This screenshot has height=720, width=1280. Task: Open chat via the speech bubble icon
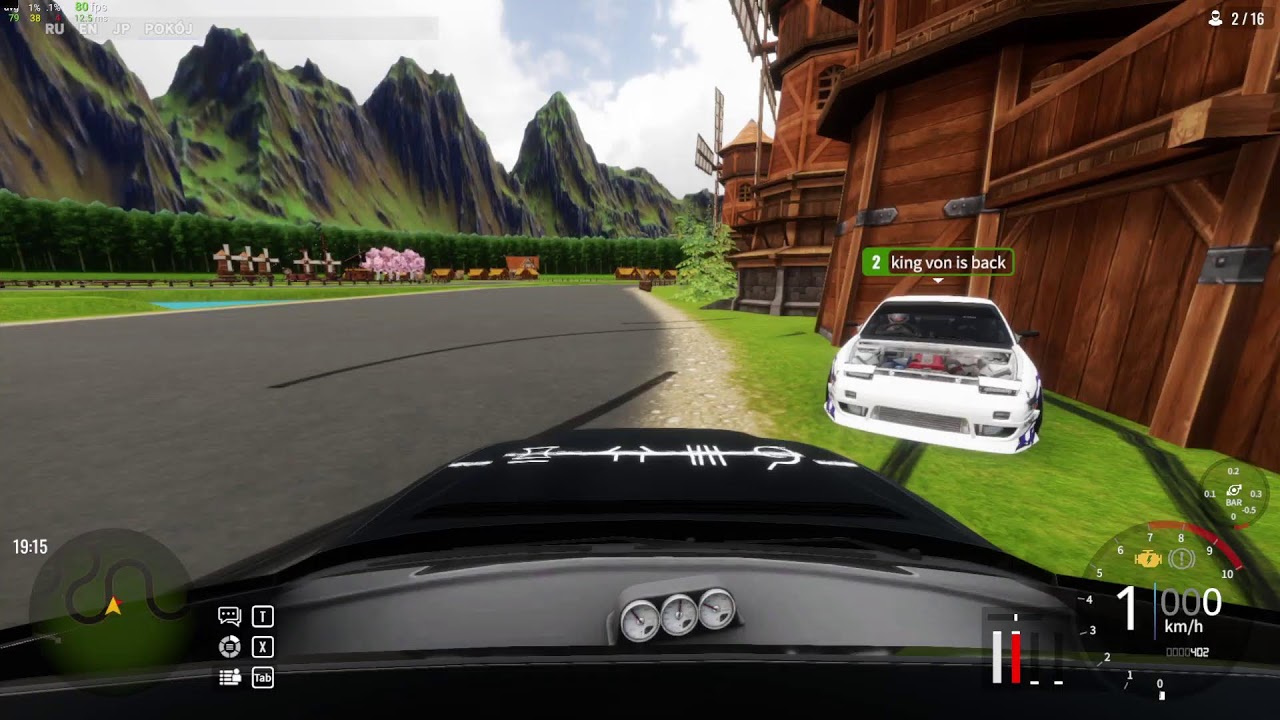click(230, 617)
